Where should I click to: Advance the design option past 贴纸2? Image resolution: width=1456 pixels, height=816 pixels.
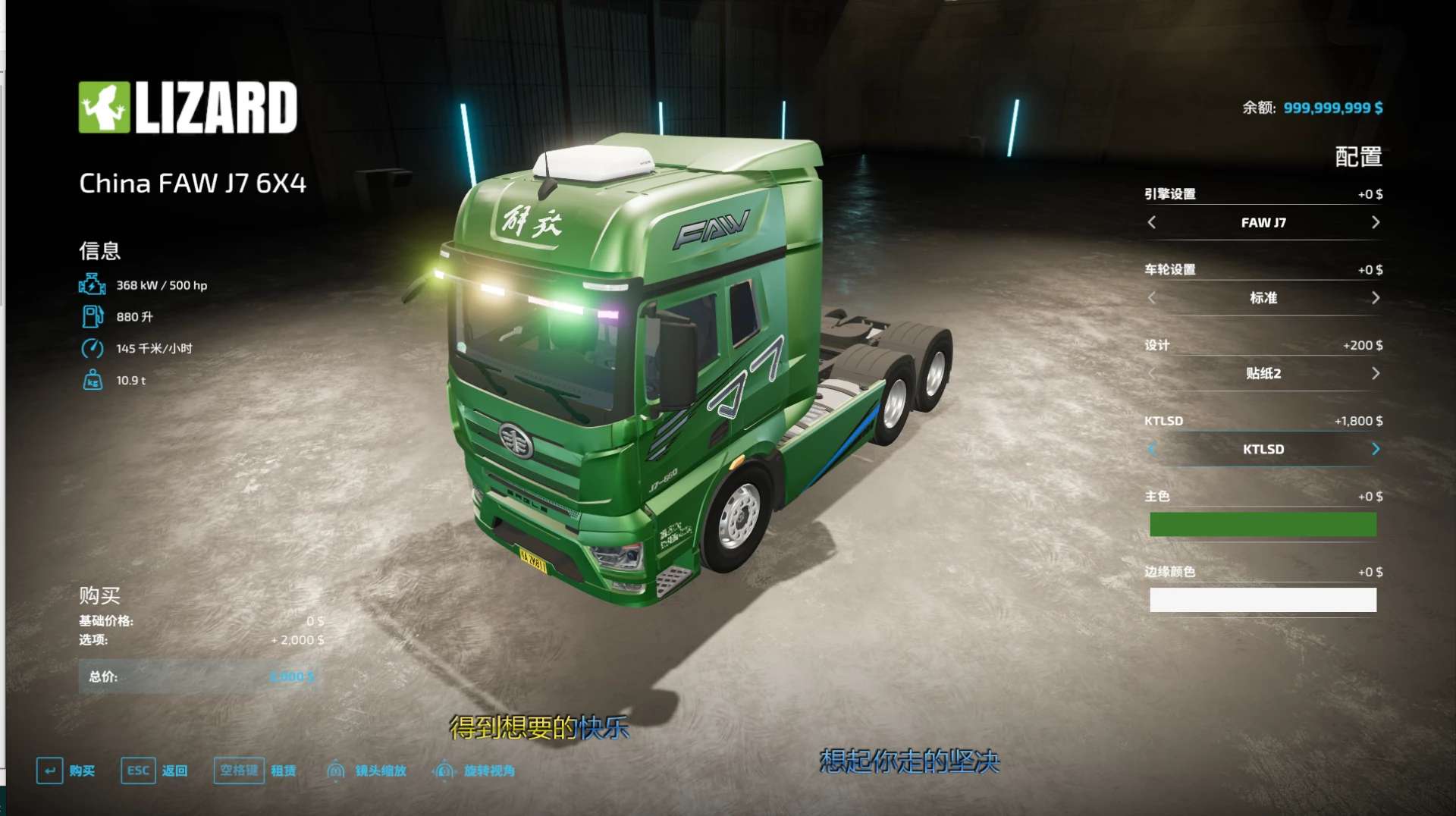point(1376,373)
